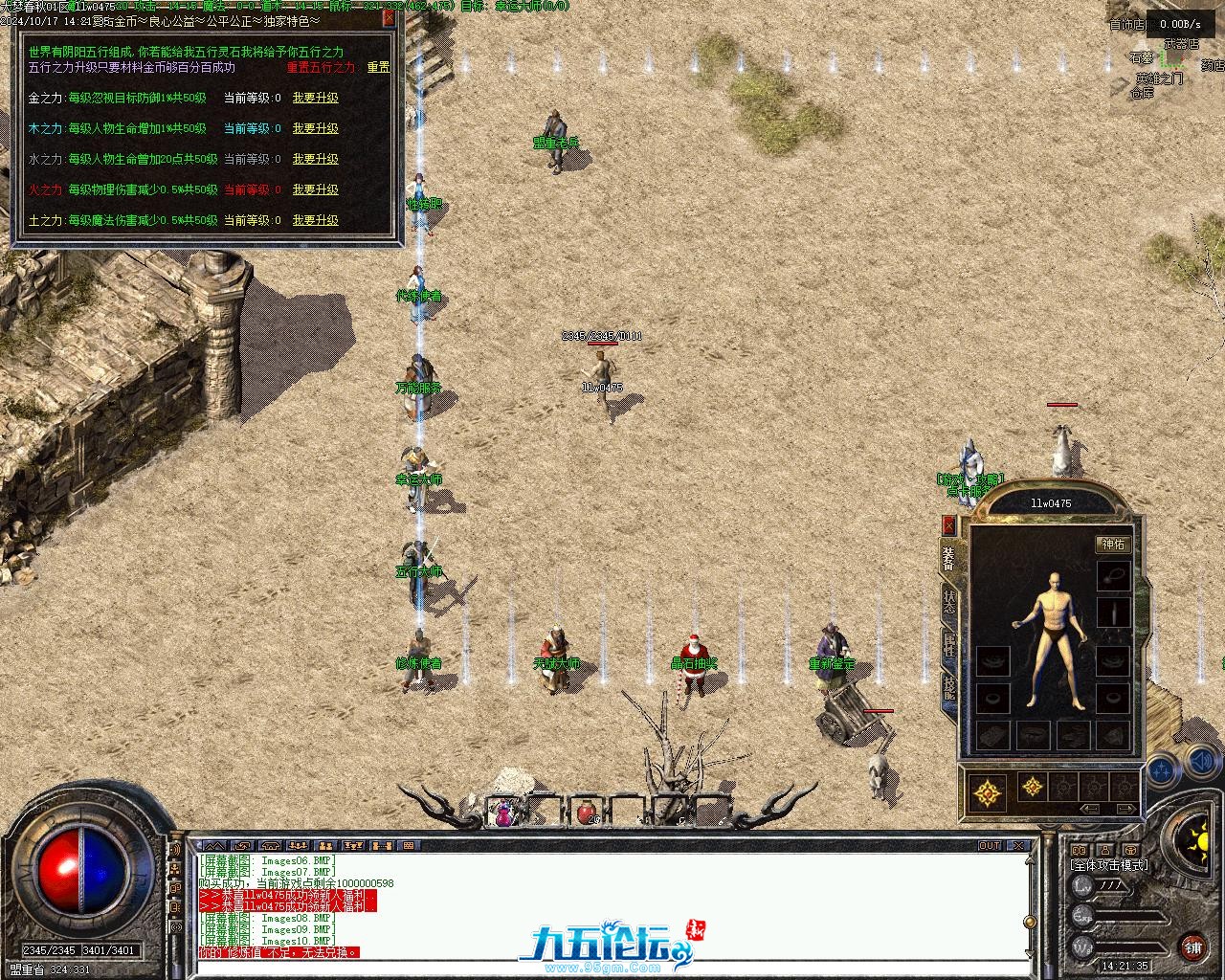Upgrade 火之力 via 我要升级
1225x980 pixels.
[x=315, y=189]
